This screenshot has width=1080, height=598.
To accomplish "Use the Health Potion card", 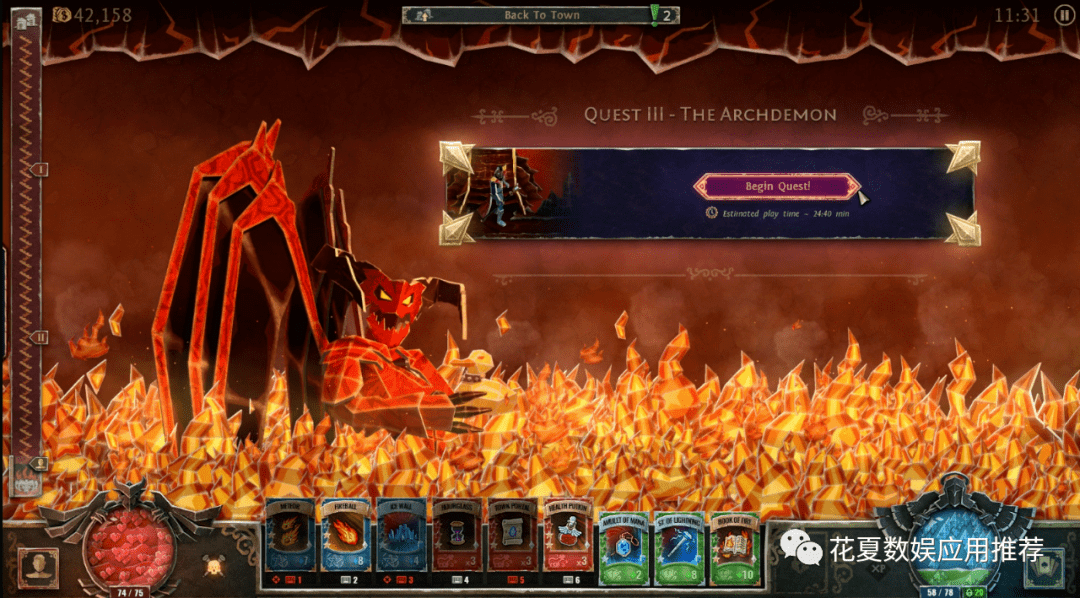I will coord(568,541).
